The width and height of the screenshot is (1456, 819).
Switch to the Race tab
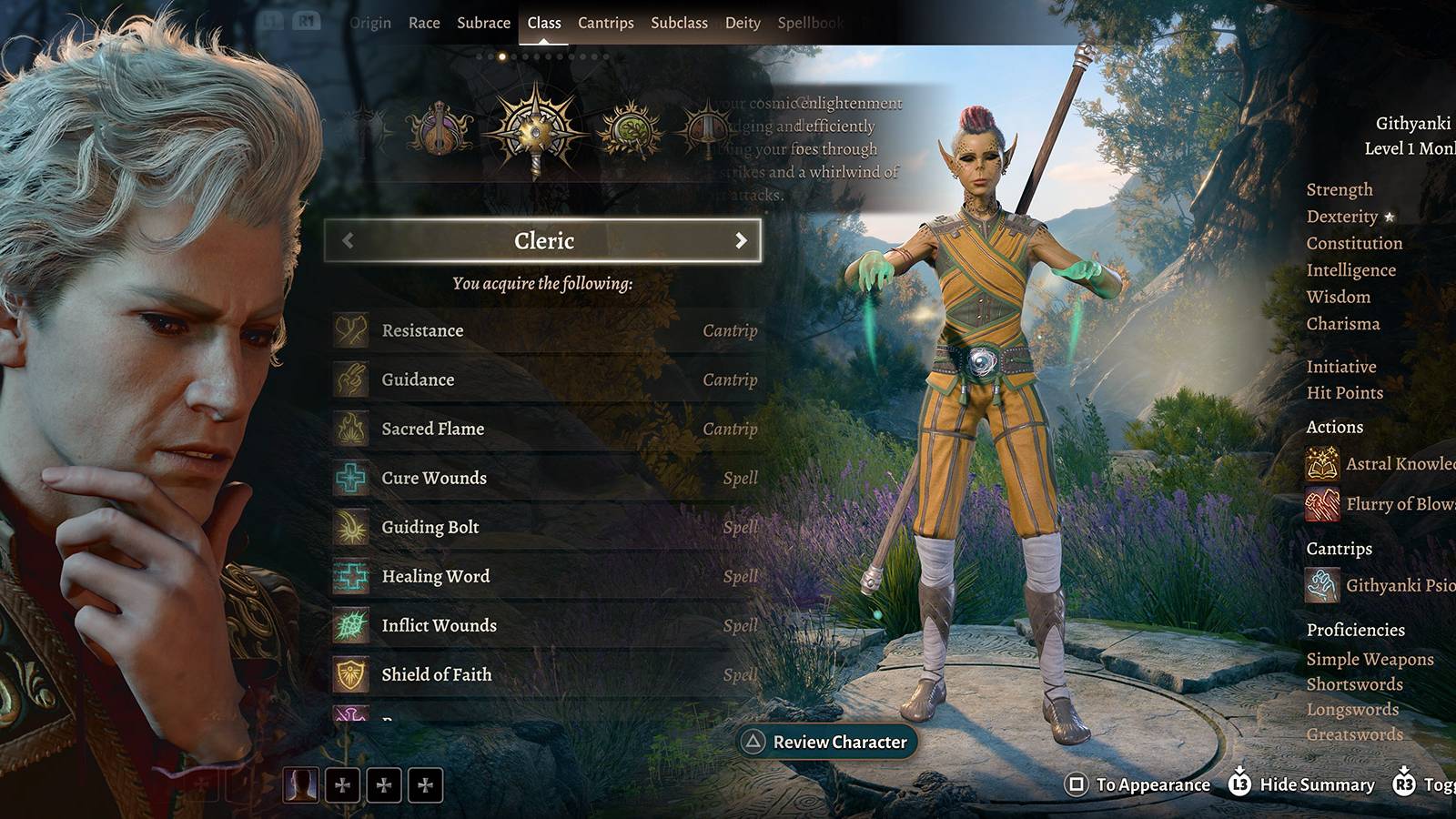pyautogui.click(x=424, y=23)
